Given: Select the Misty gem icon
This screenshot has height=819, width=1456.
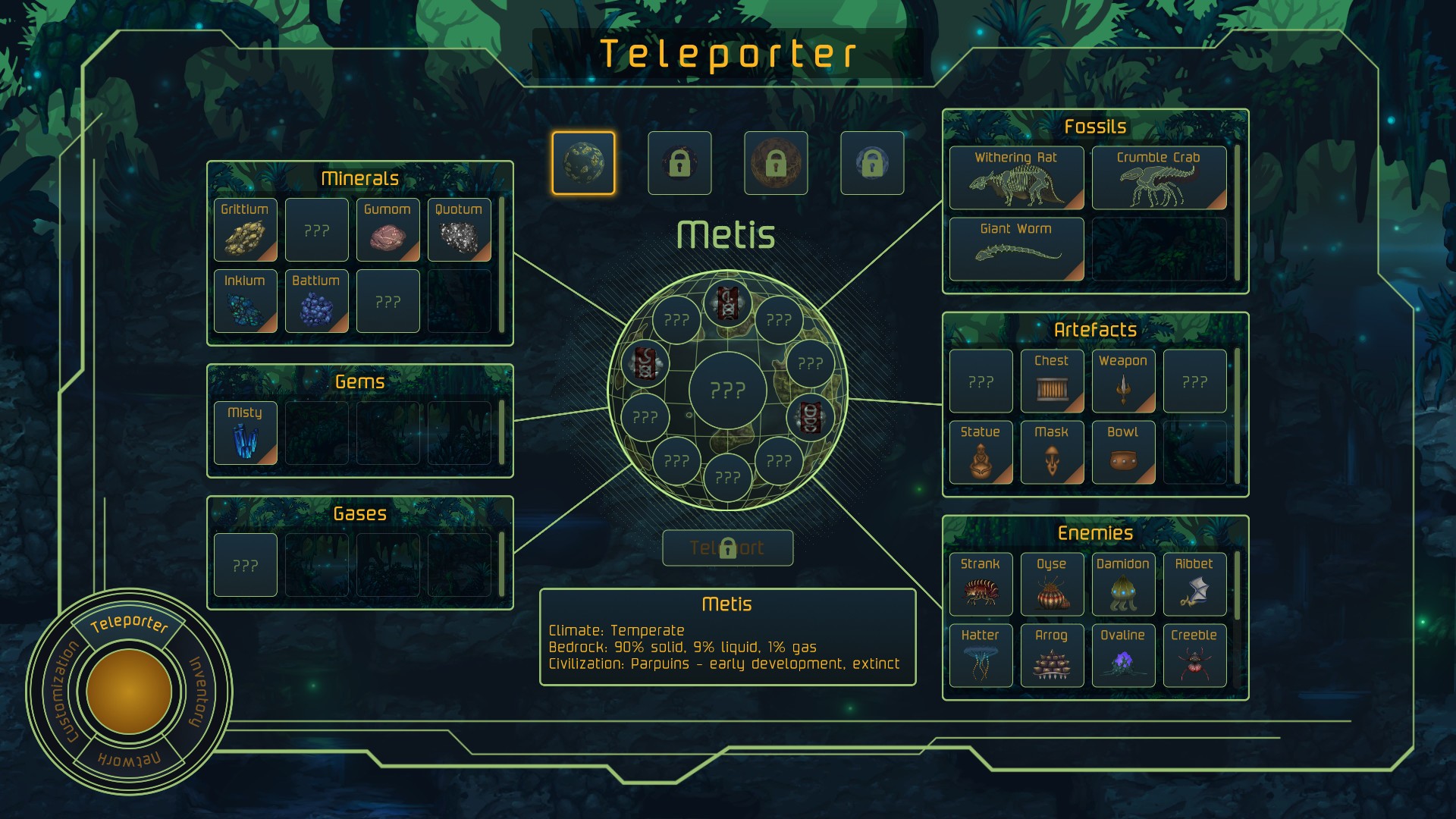Looking at the screenshot, I should pos(244,434).
